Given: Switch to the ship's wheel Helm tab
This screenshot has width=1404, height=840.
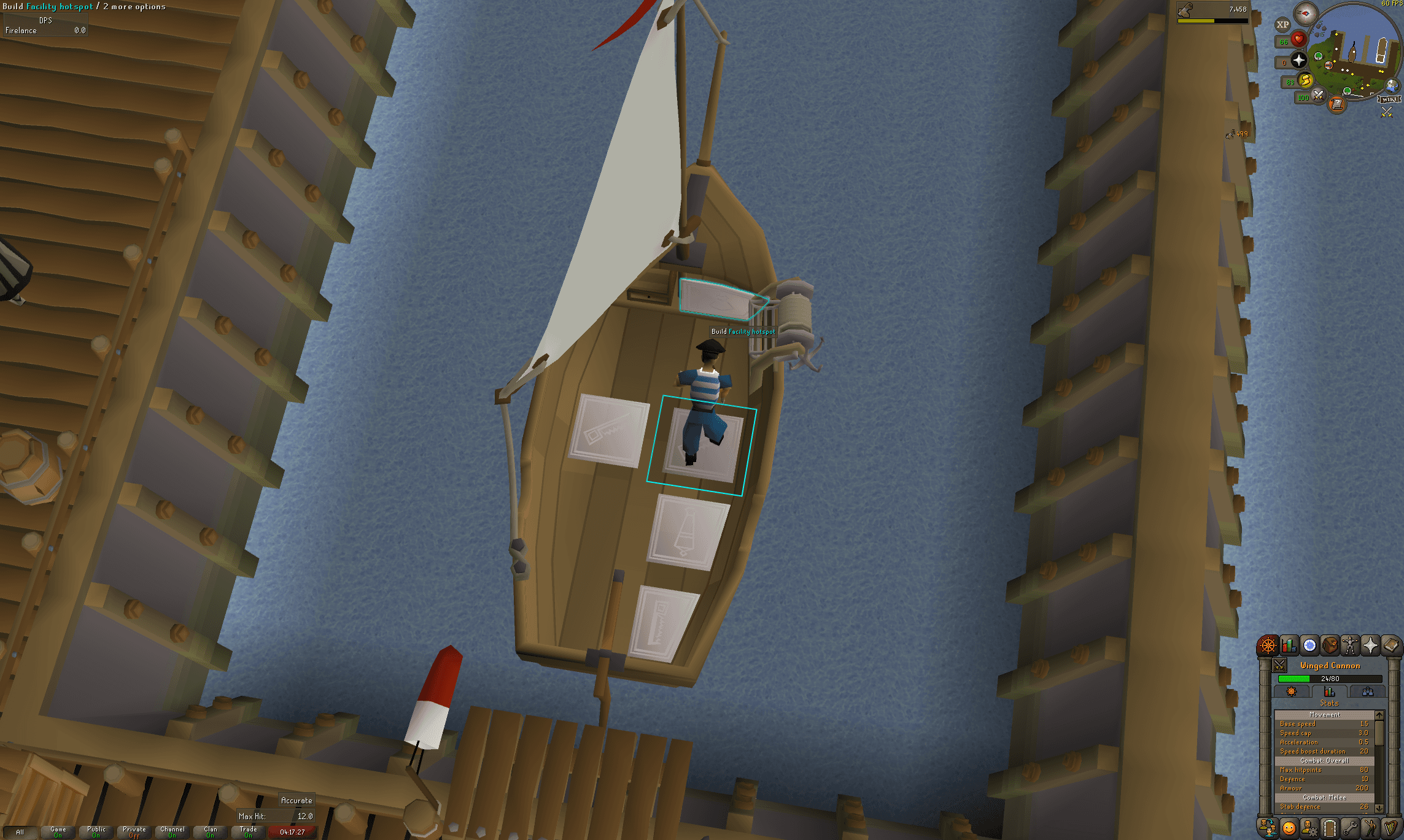Looking at the screenshot, I should [x=1291, y=692].
